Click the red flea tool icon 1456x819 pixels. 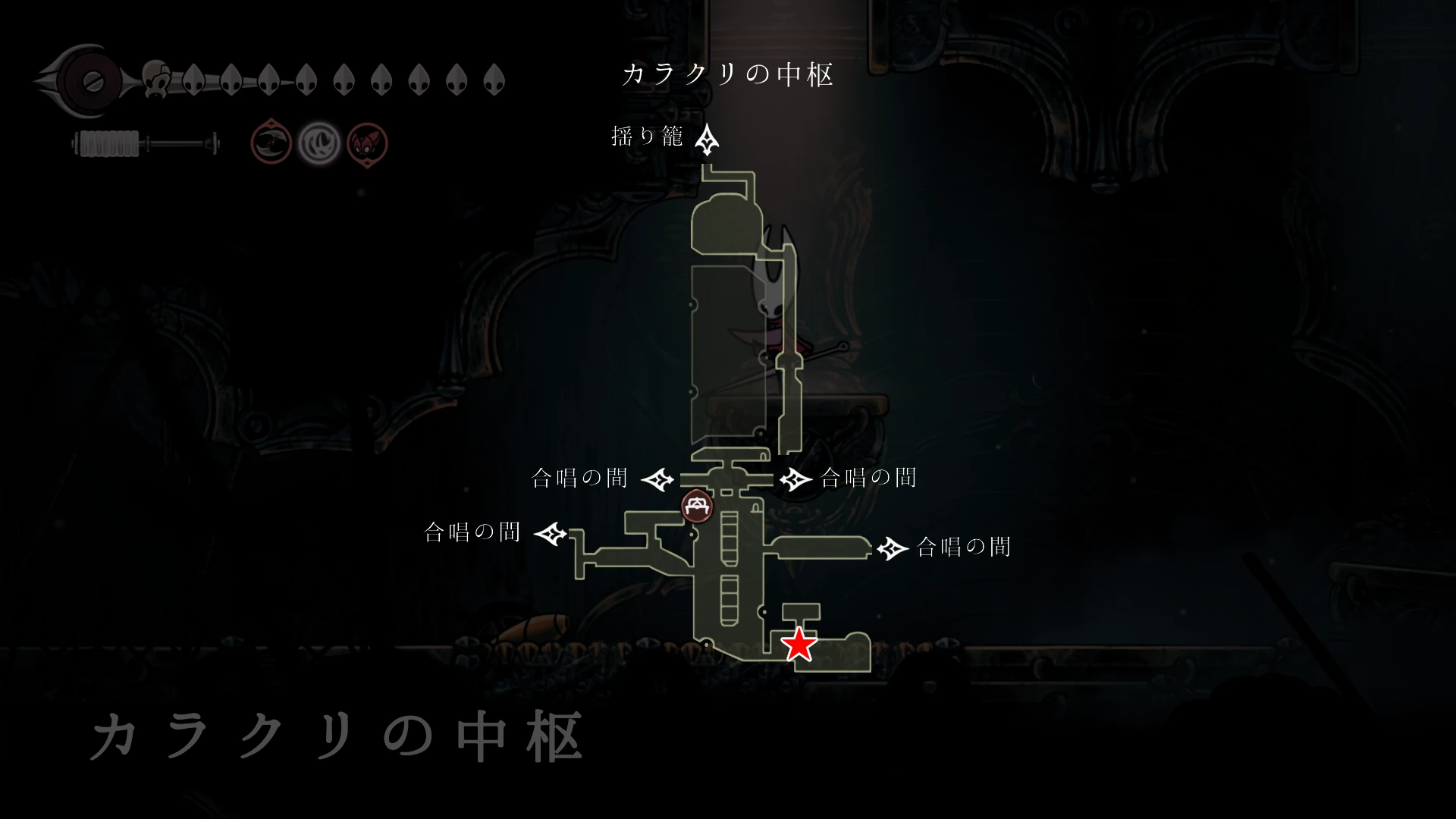[x=368, y=143]
